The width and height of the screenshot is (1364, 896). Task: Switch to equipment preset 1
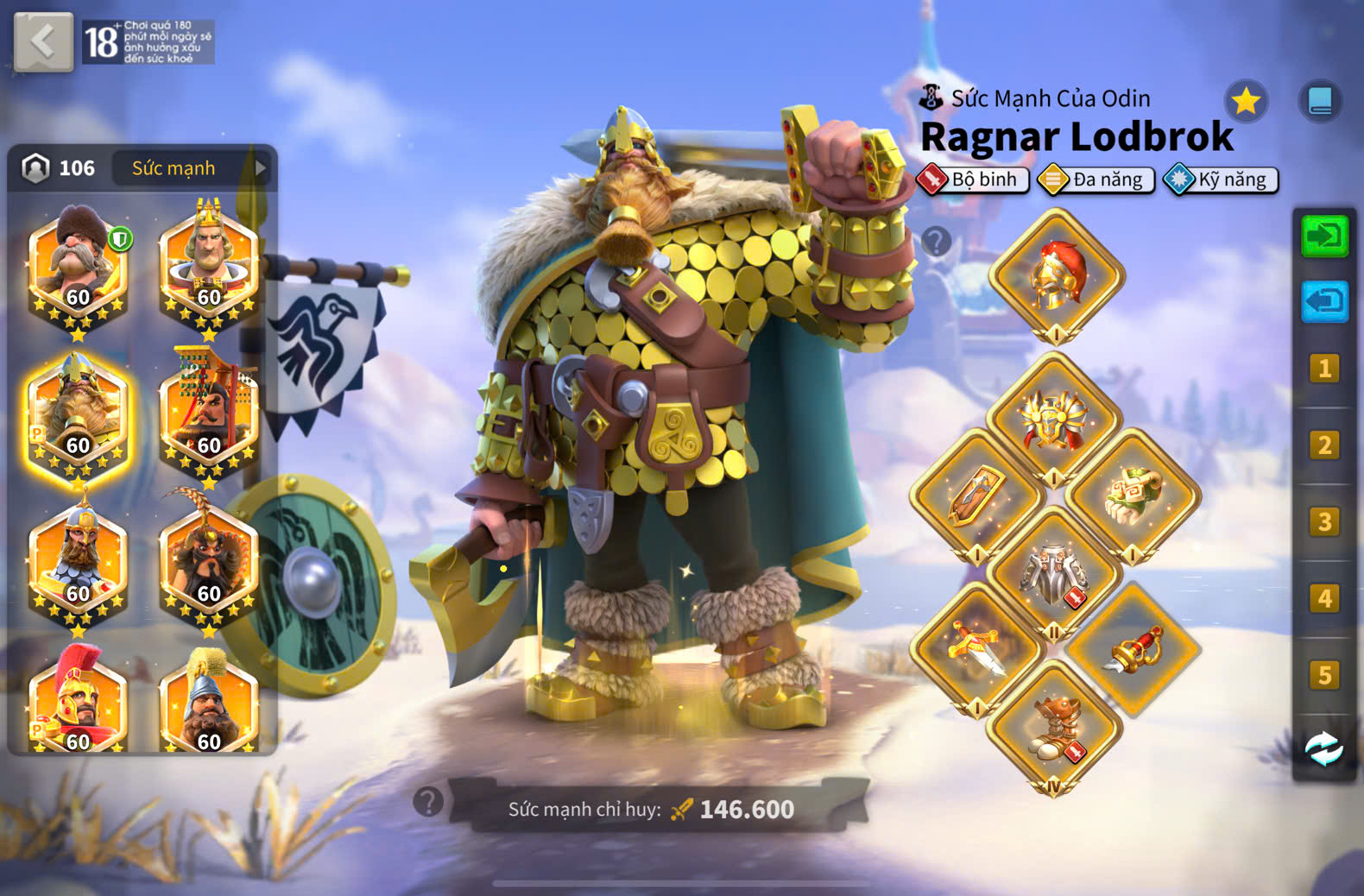pyautogui.click(x=1324, y=369)
